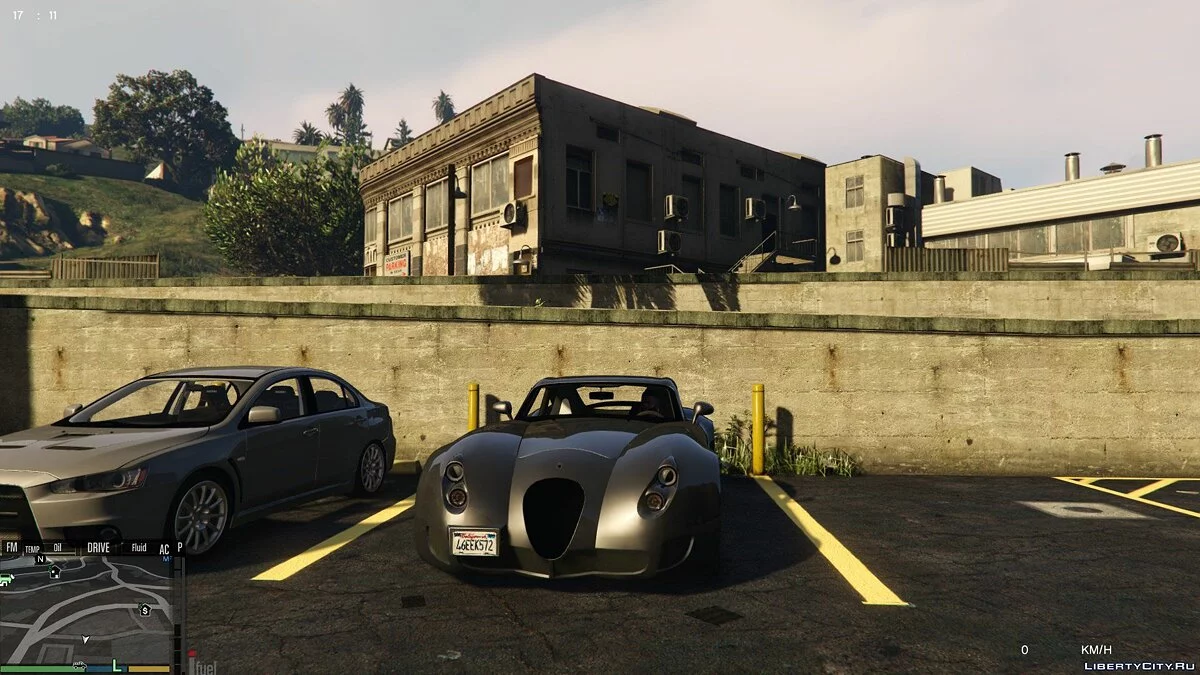
Task: Click the house marker with S symbol
Action: tap(145, 609)
